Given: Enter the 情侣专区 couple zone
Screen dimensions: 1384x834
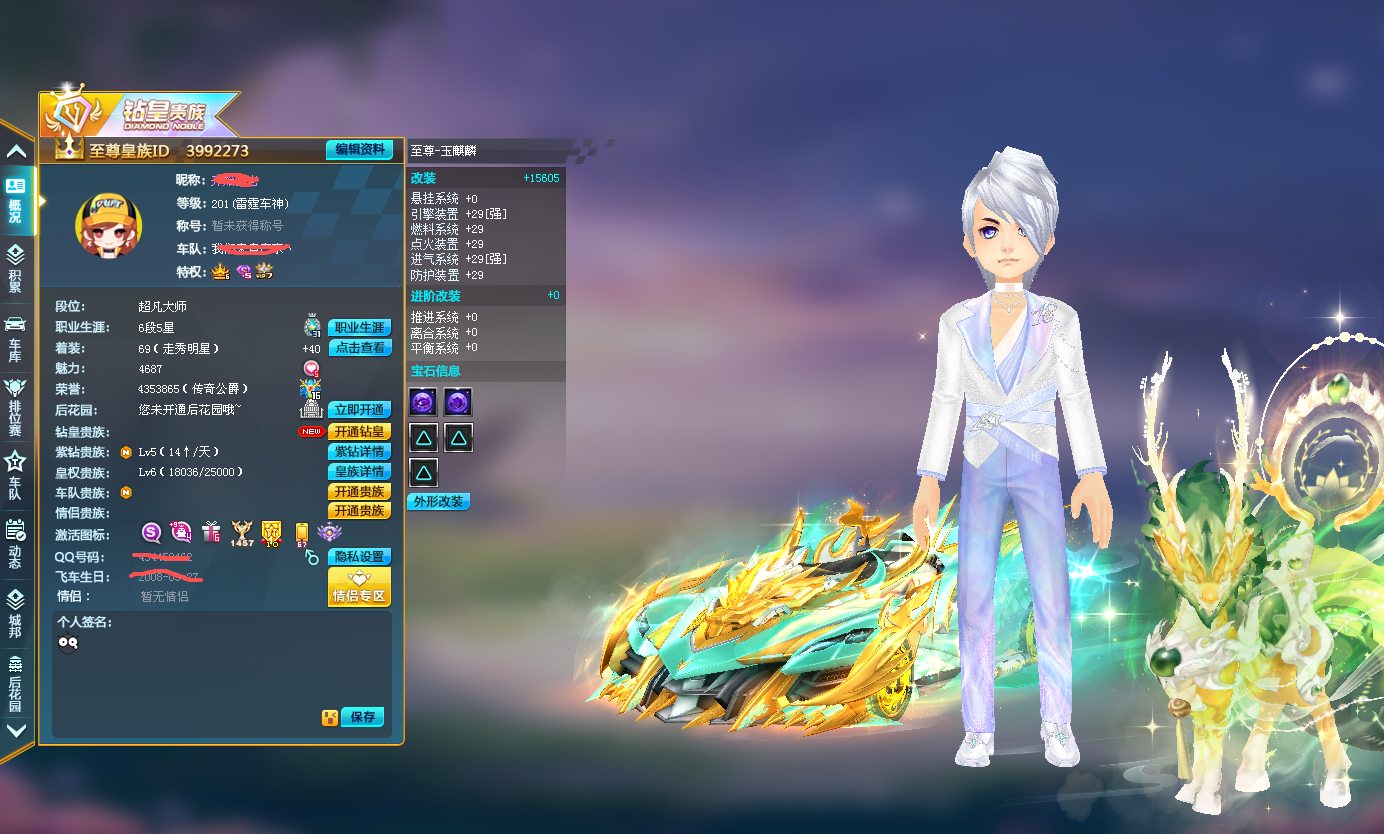Looking at the screenshot, I should (x=359, y=588).
